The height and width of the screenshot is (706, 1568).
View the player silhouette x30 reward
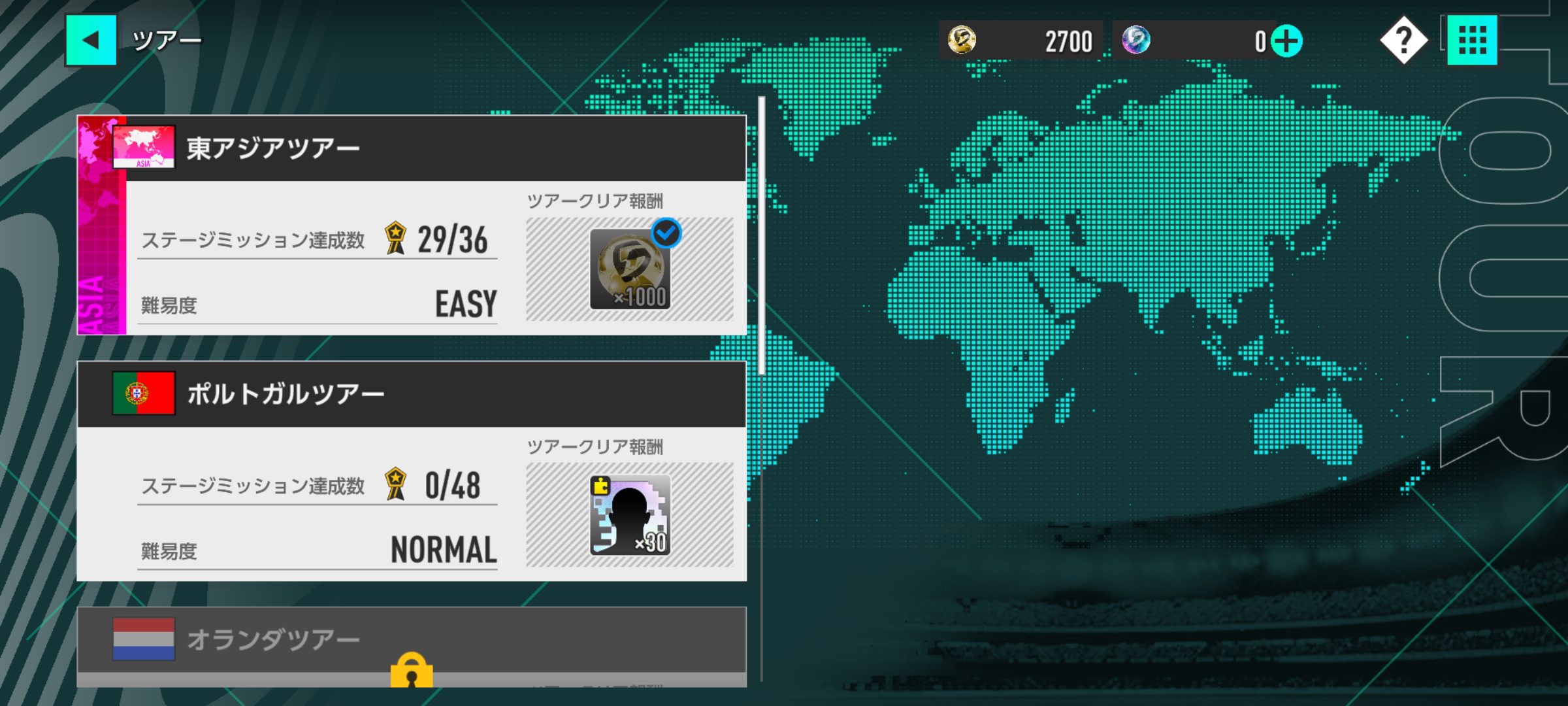click(x=630, y=515)
